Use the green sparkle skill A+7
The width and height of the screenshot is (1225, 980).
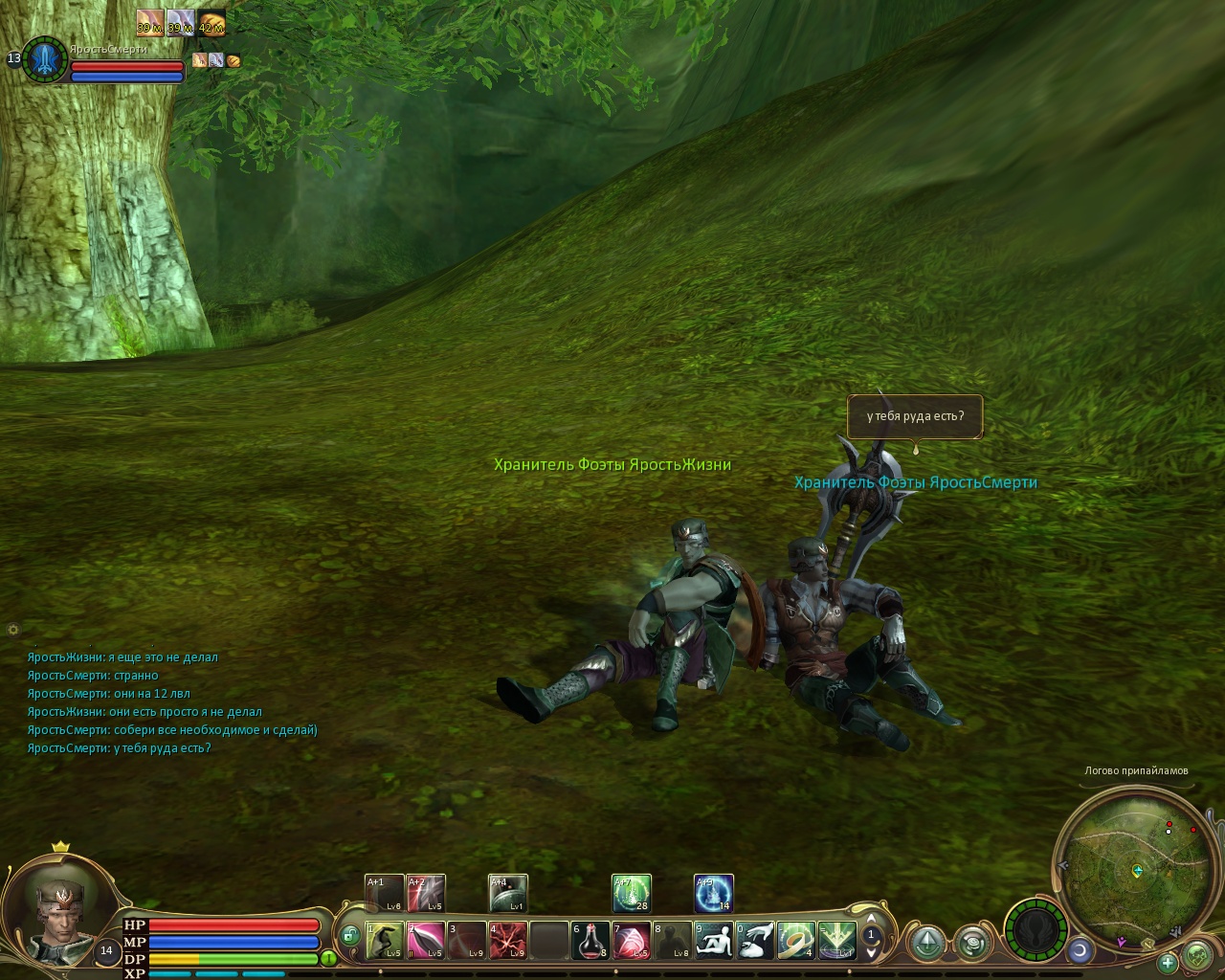pyautogui.click(x=632, y=893)
